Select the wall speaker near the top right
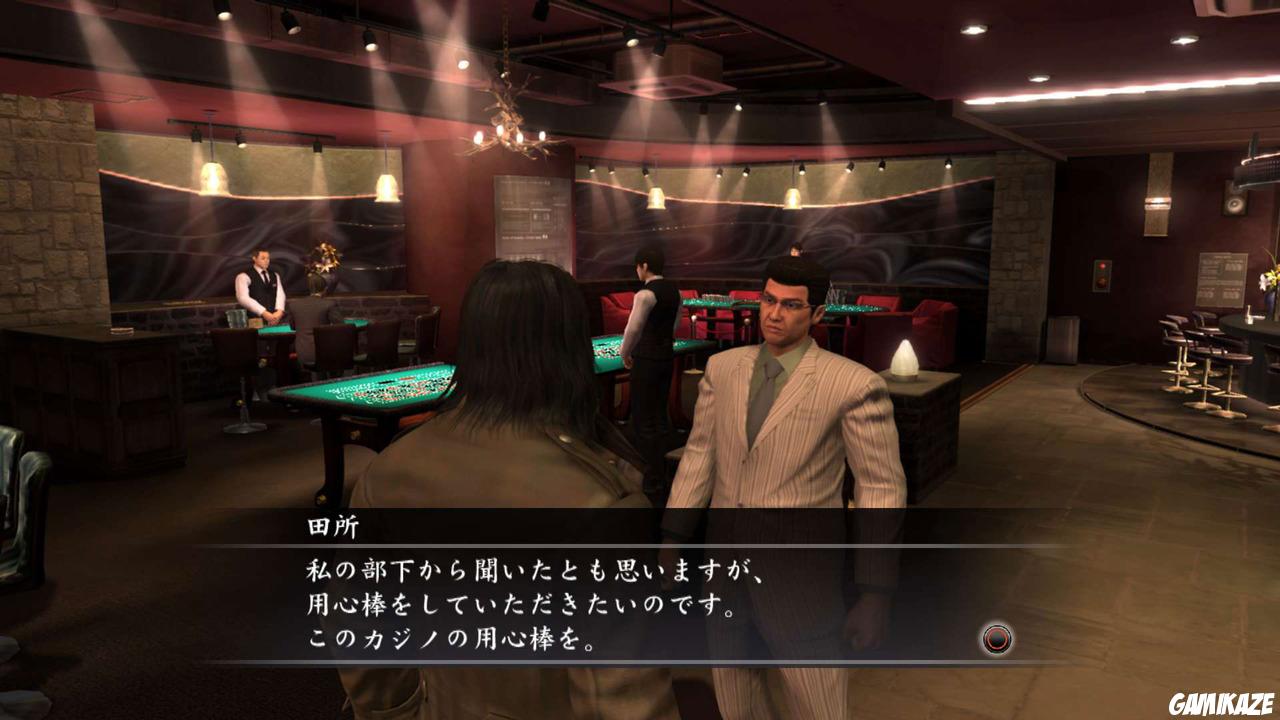1280x720 pixels. [x=1234, y=200]
